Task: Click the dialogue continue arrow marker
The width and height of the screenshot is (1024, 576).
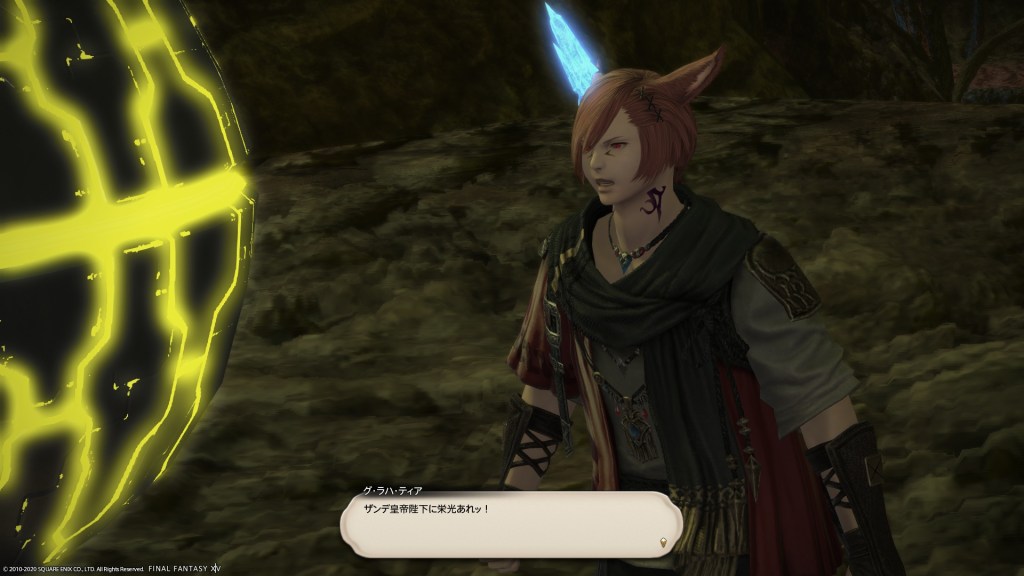Action: 662,543
